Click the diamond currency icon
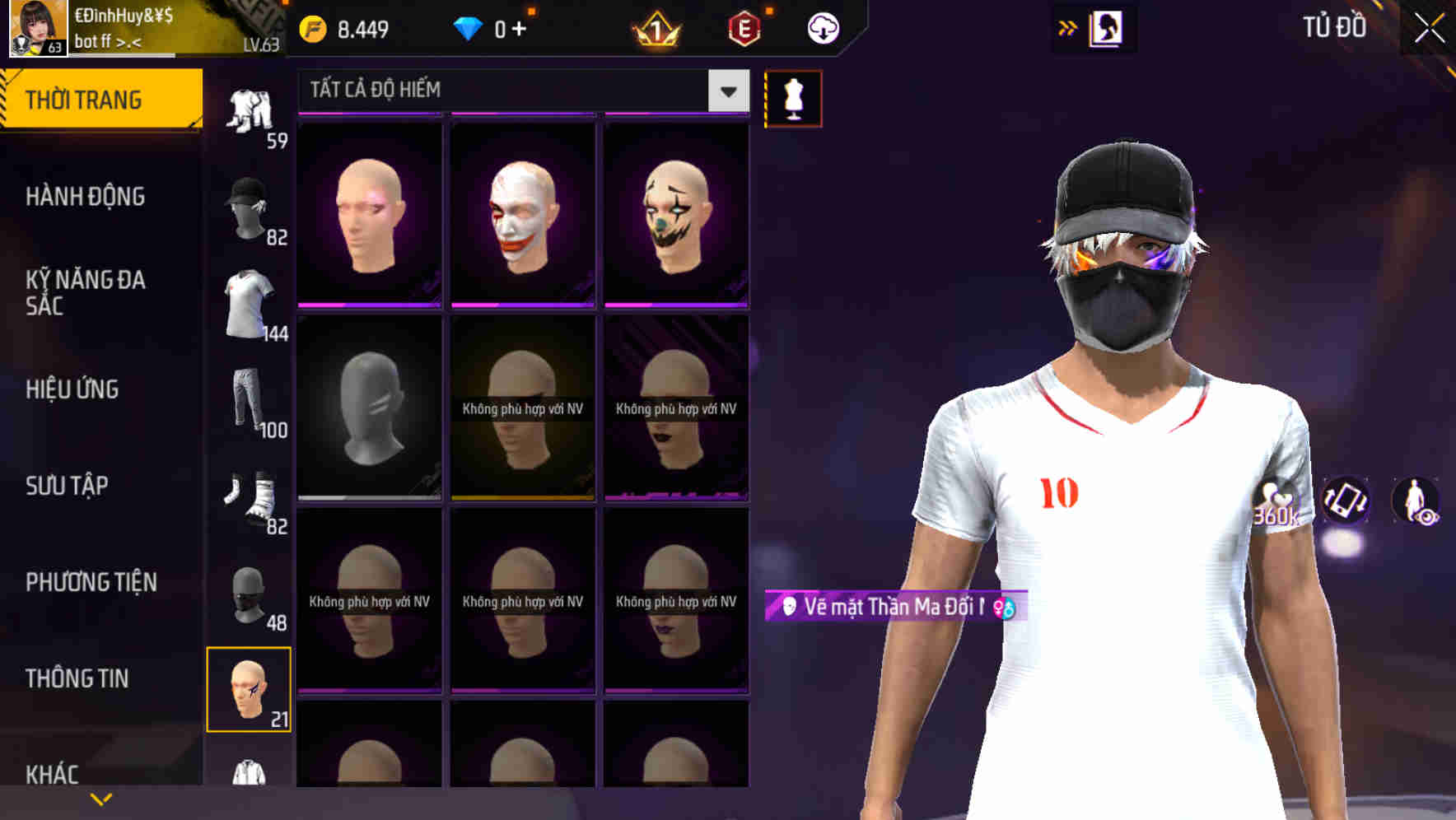The width and height of the screenshot is (1456, 820). pos(469,27)
